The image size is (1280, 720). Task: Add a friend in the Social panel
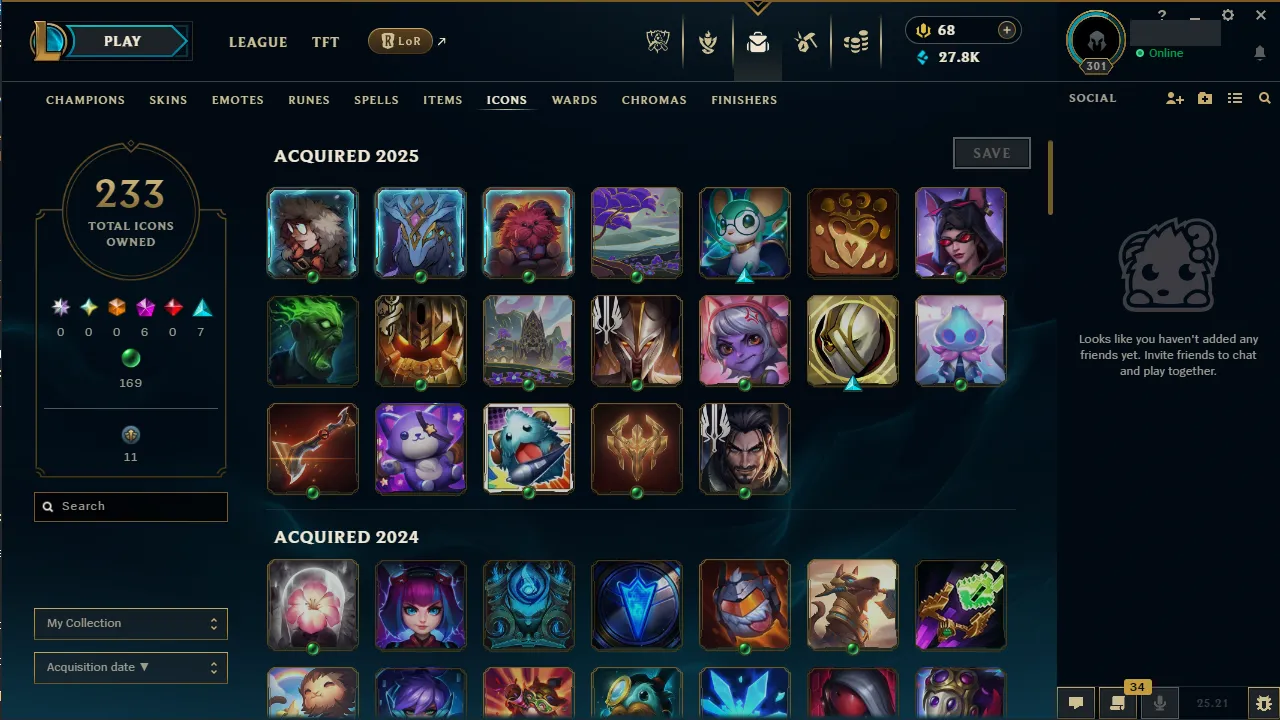pos(1175,98)
